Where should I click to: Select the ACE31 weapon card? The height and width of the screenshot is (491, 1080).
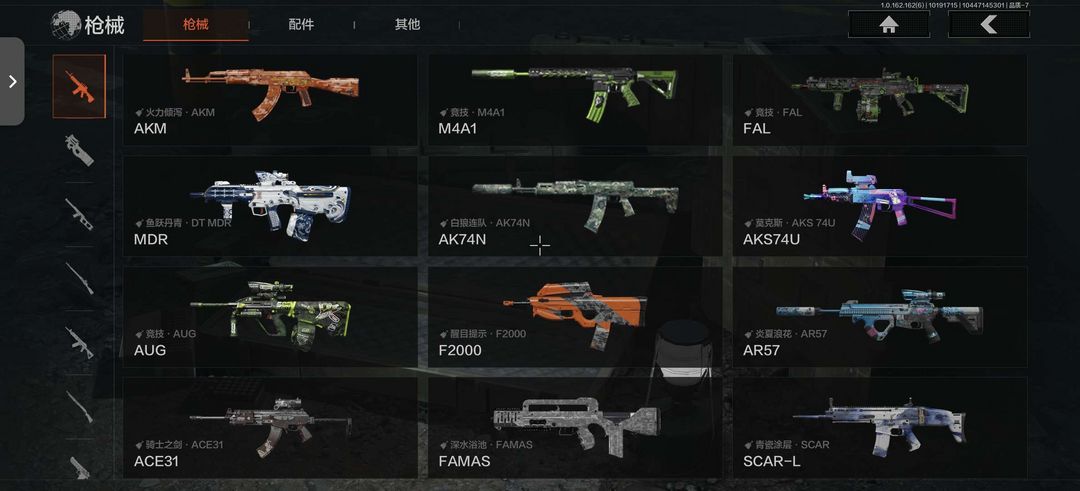[270, 427]
